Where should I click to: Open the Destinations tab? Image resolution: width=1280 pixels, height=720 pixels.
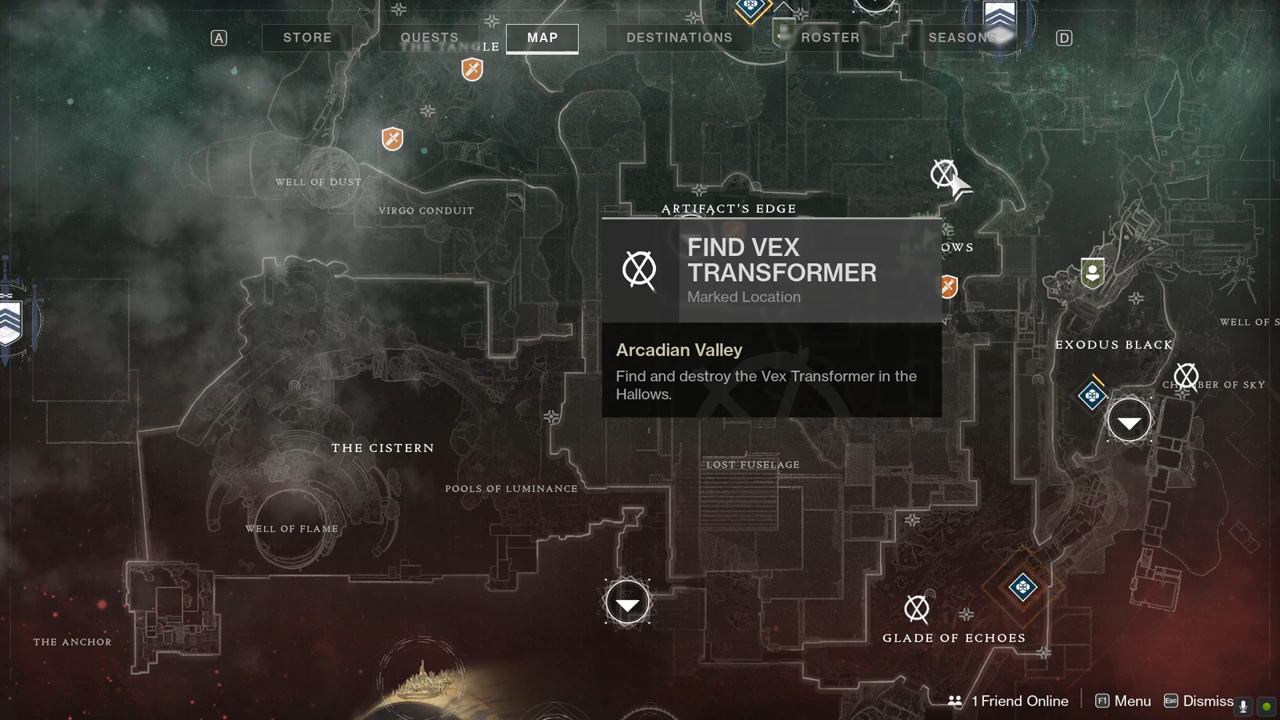click(x=679, y=38)
